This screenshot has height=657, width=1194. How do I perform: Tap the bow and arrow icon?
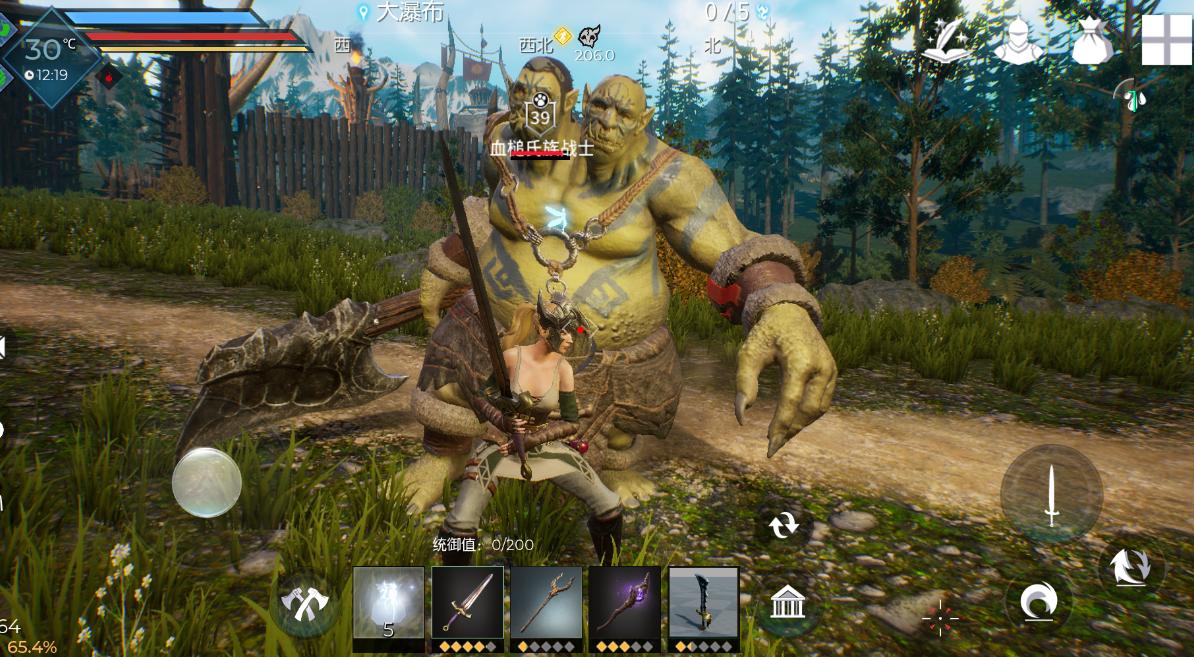click(x=1131, y=96)
